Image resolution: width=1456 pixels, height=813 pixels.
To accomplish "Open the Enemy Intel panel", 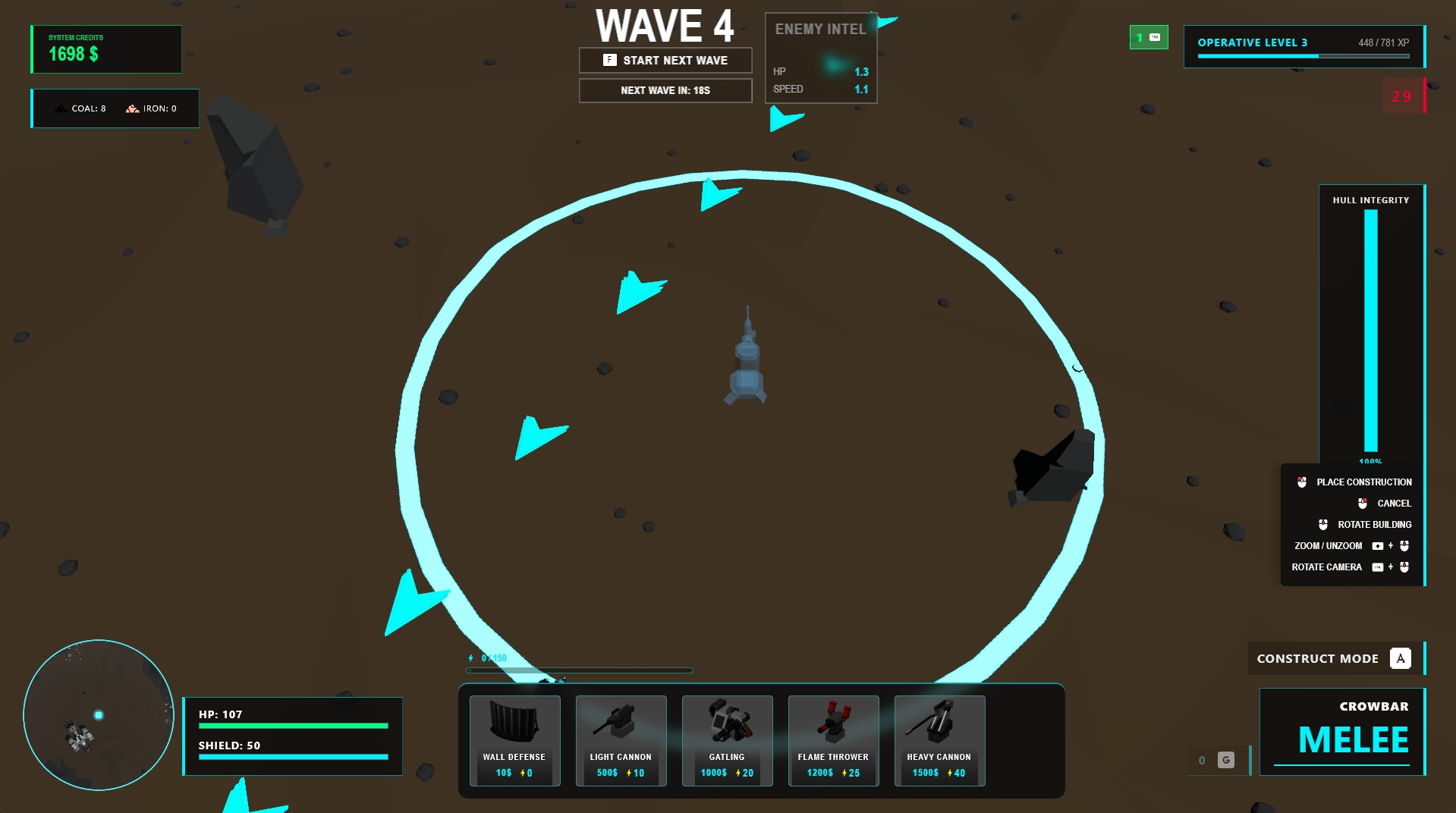I will (821, 58).
